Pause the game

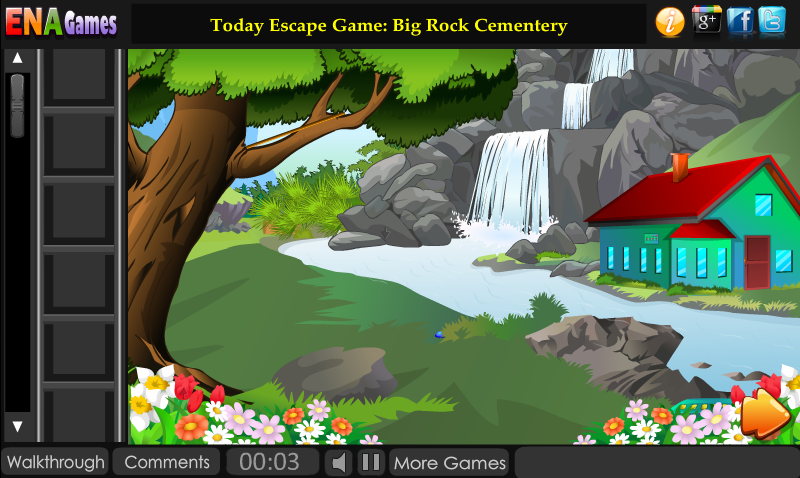click(x=371, y=462)
